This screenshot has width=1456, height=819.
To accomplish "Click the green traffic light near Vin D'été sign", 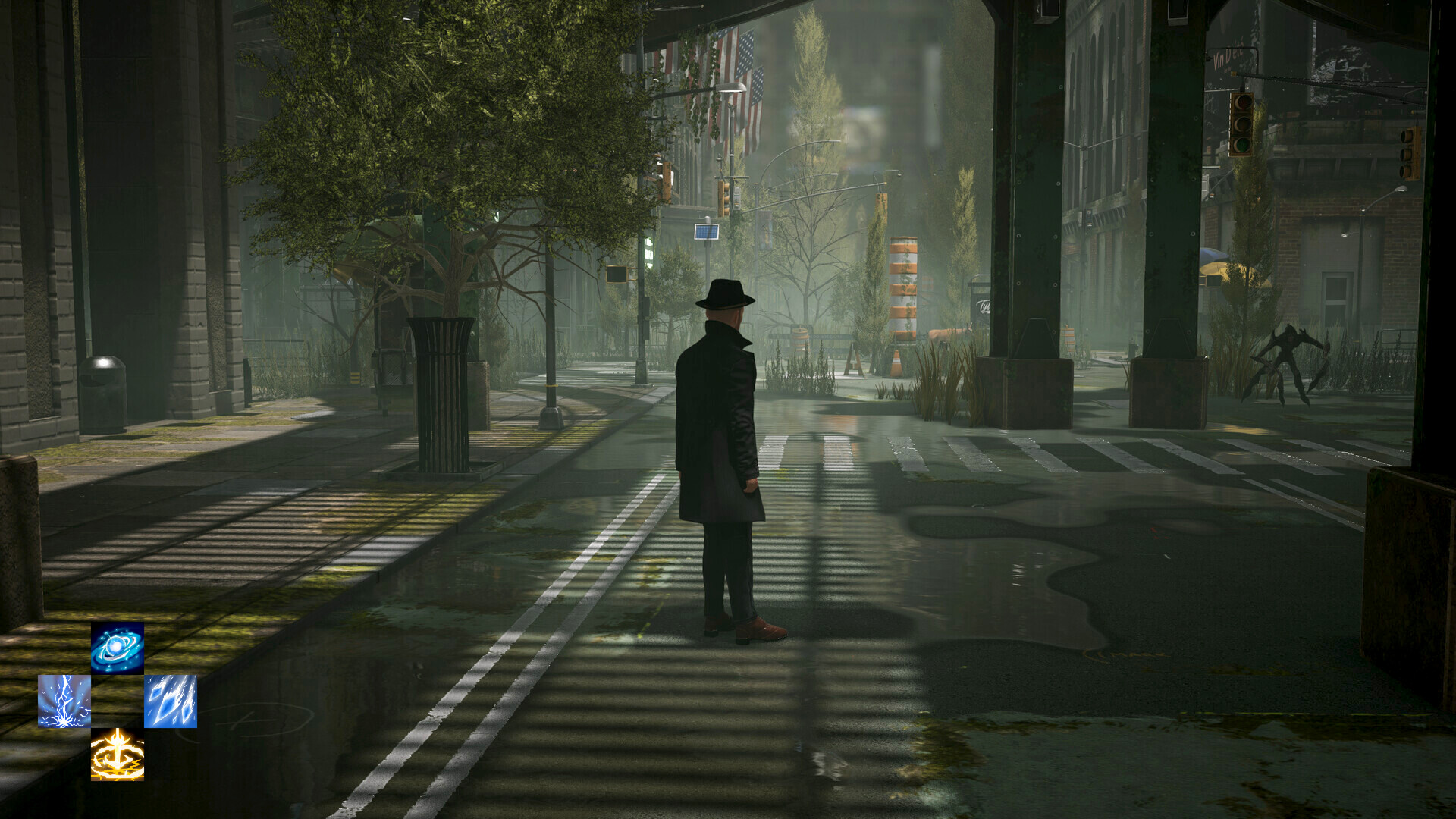I will [x=1241, y=140].
